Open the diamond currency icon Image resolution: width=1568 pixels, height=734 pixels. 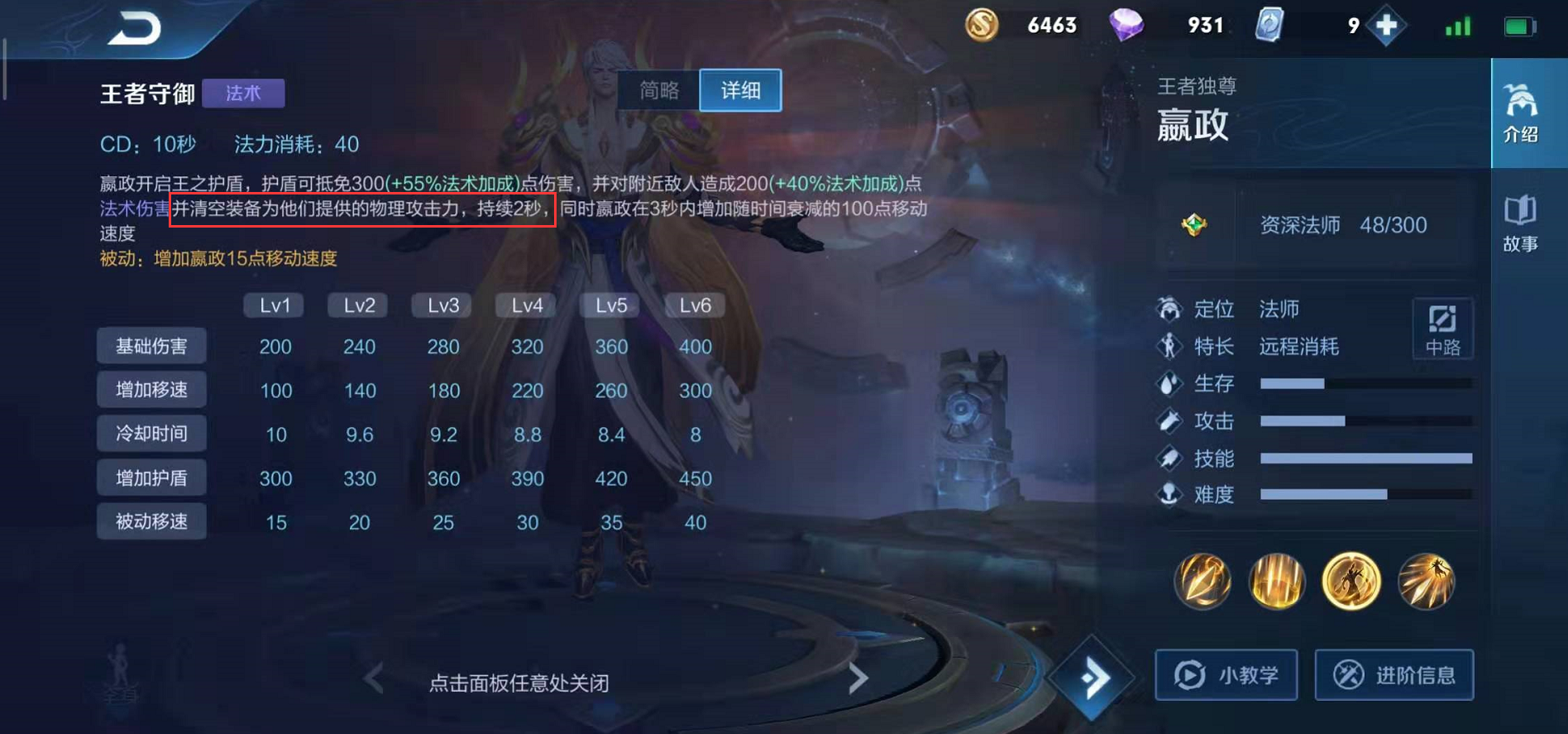[x=1126, y=25]
